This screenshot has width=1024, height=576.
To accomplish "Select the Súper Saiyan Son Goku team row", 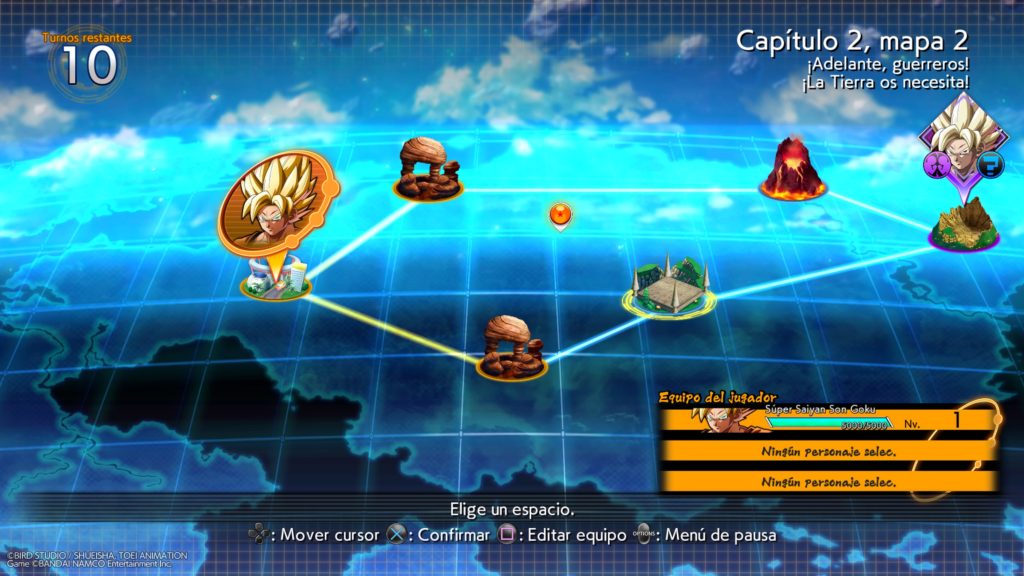I will [x=828, y=418].
